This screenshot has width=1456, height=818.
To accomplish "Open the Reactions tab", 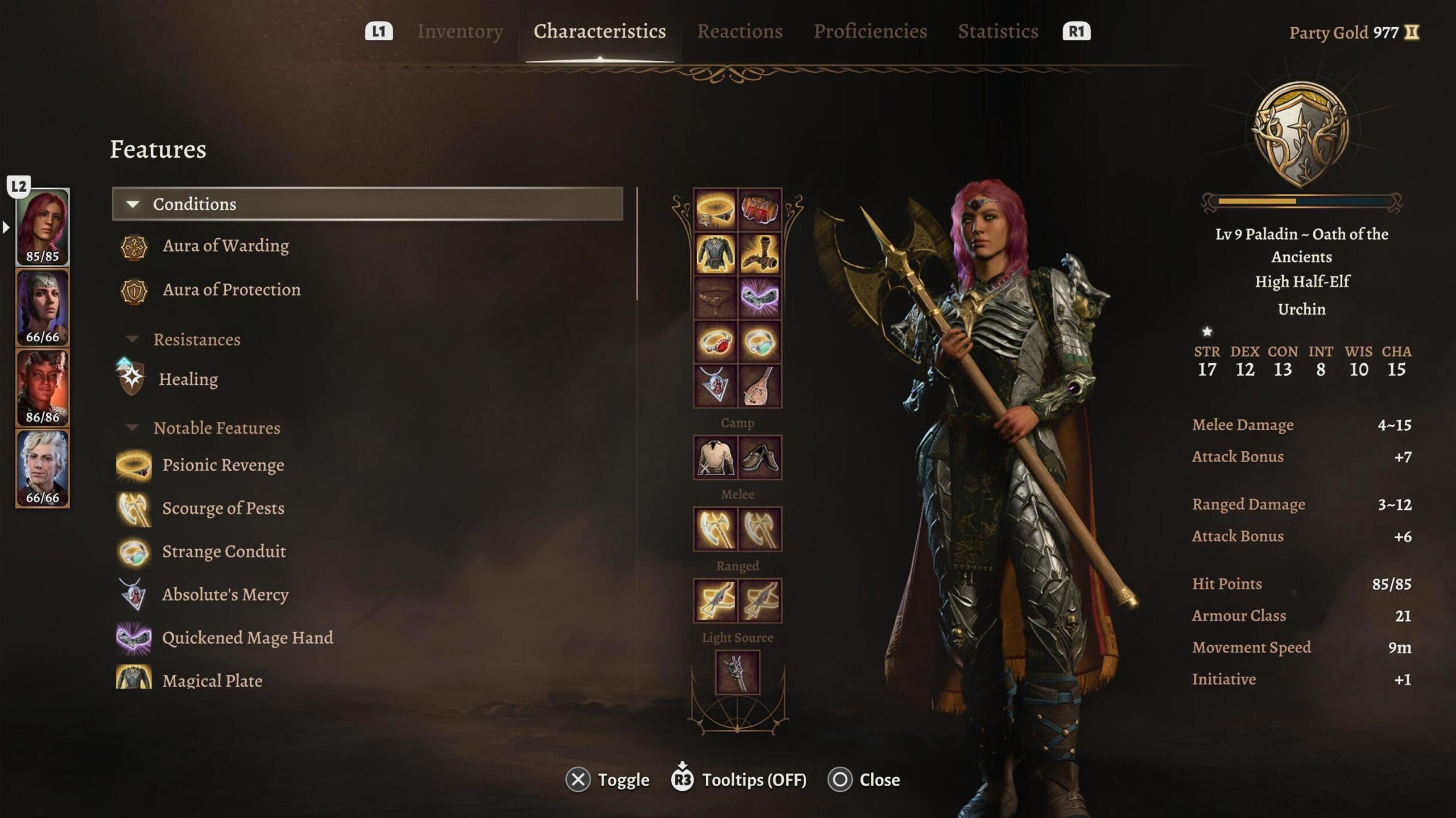I will point(739,31).
